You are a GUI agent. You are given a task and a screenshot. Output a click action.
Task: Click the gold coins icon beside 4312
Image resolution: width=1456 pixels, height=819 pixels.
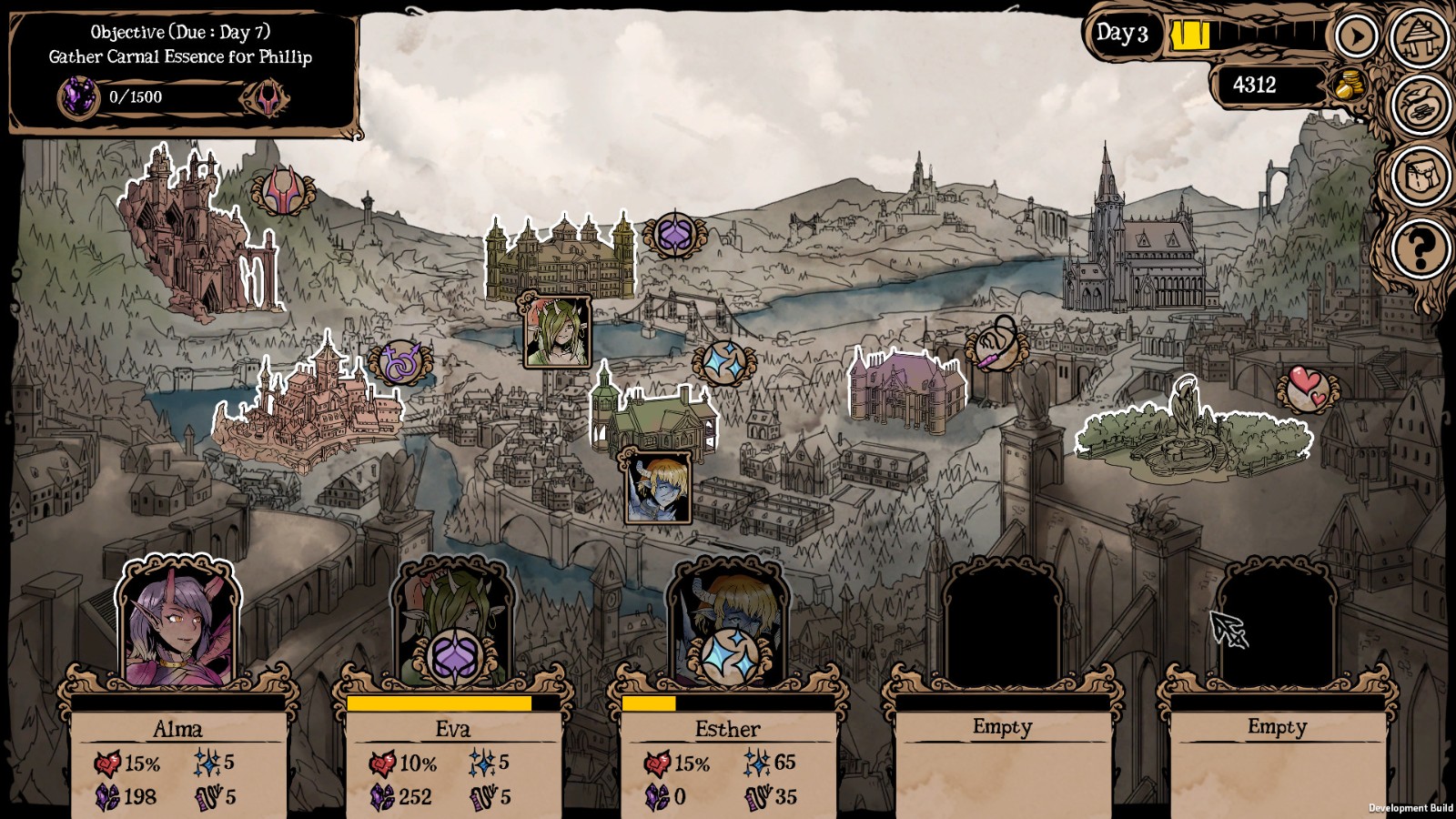(x=1345, y=85)
